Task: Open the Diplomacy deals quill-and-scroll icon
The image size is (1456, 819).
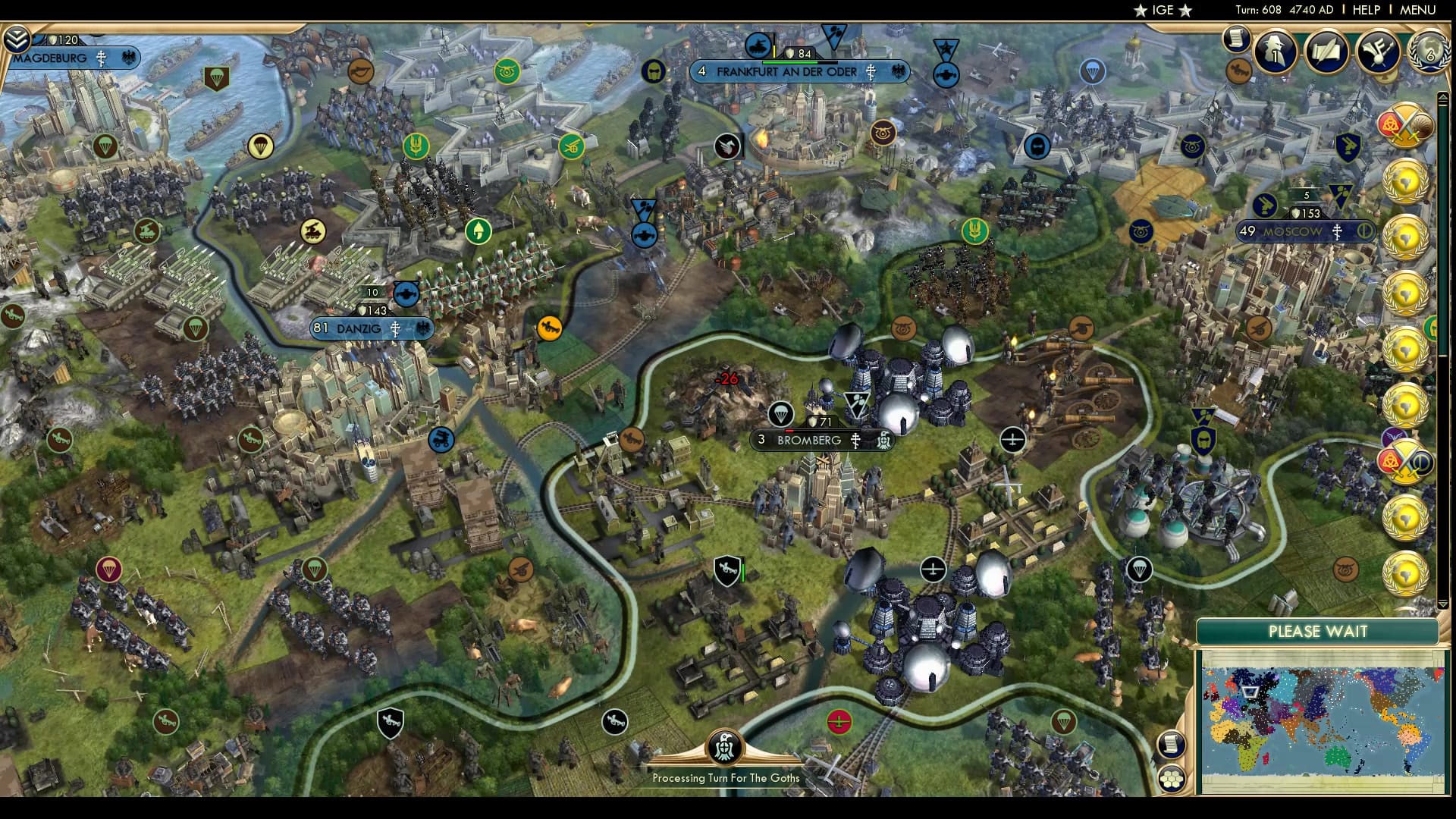Action: pos(1328,50)
